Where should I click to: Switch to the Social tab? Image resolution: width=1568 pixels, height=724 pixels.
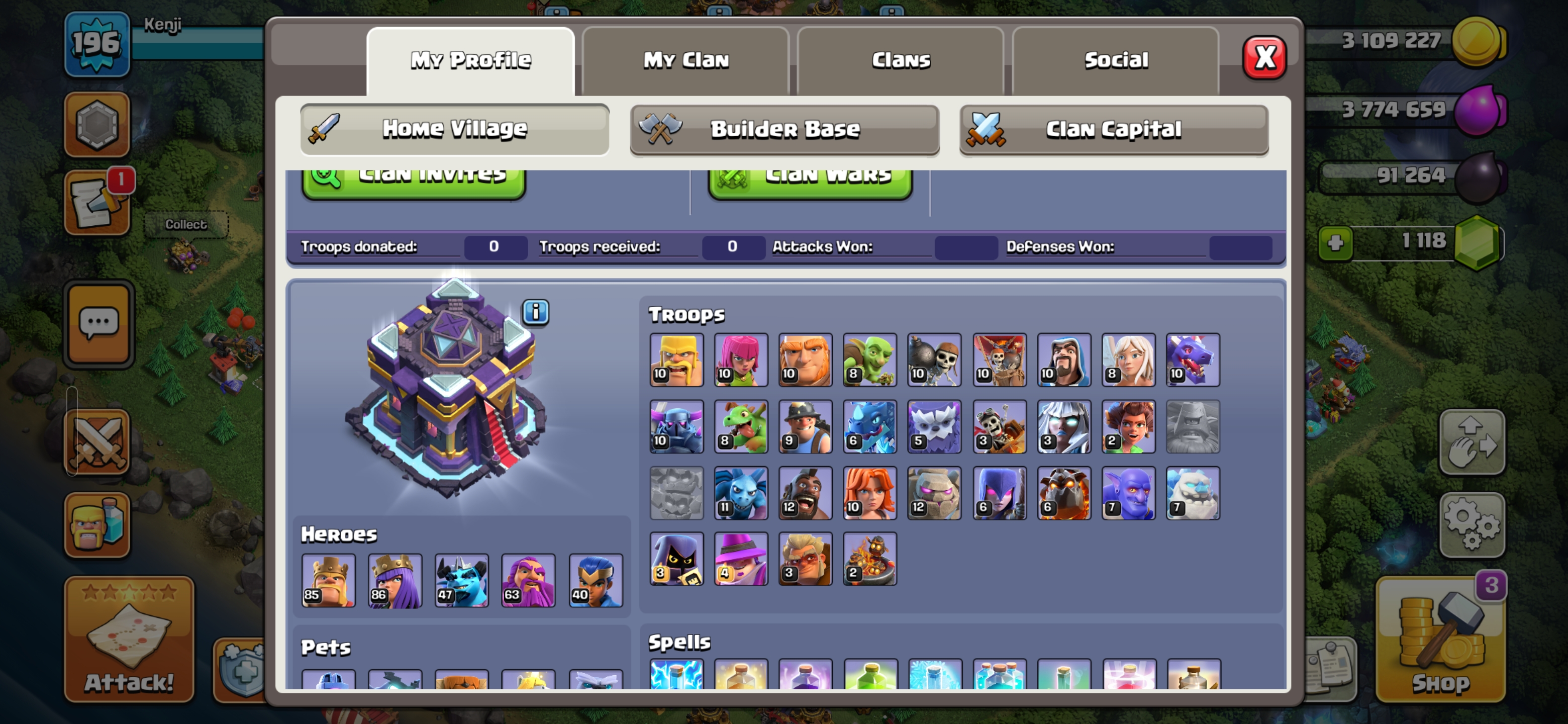point(1115,60)
